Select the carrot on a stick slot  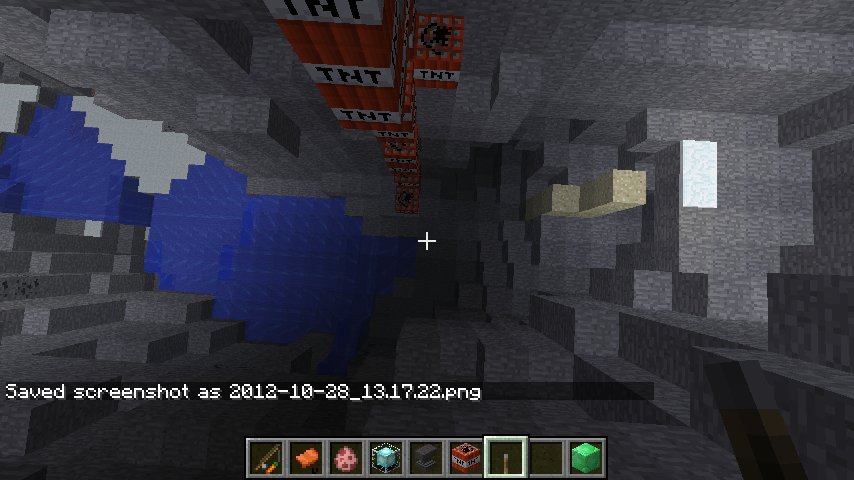(265, 458)
